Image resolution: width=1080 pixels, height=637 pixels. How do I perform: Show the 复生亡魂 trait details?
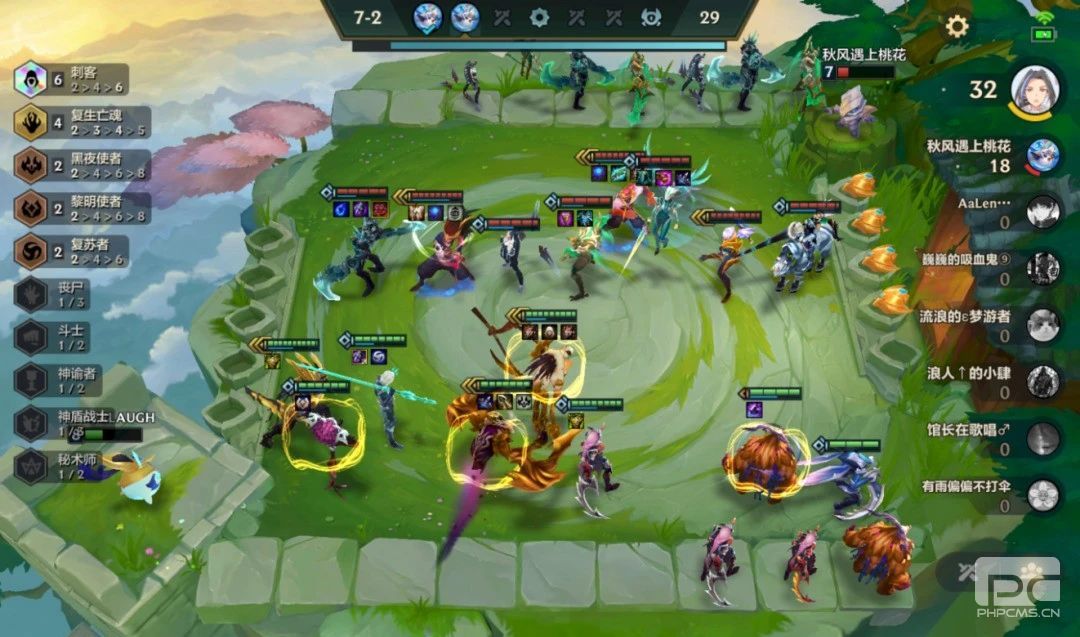72,122
